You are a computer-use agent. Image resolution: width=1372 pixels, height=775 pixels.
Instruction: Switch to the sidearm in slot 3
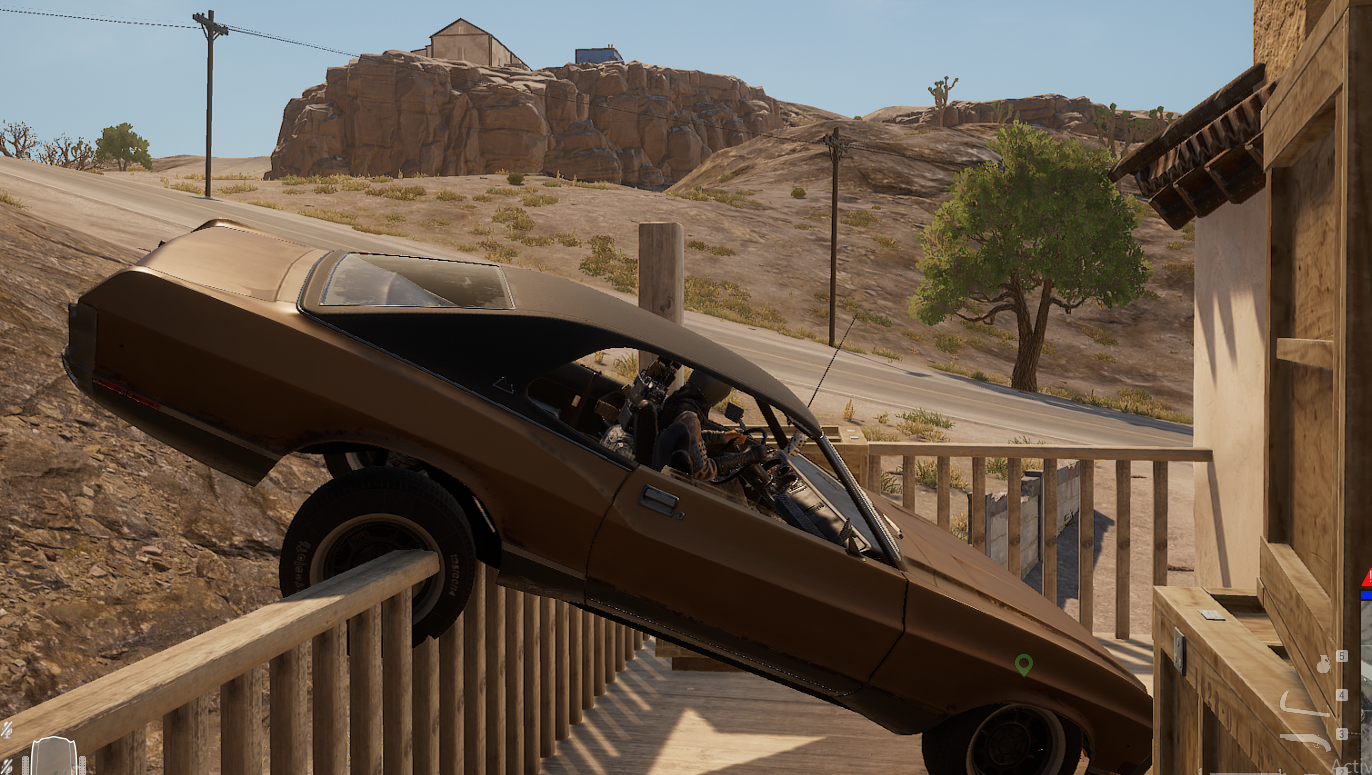click(x=1305, y=739)
